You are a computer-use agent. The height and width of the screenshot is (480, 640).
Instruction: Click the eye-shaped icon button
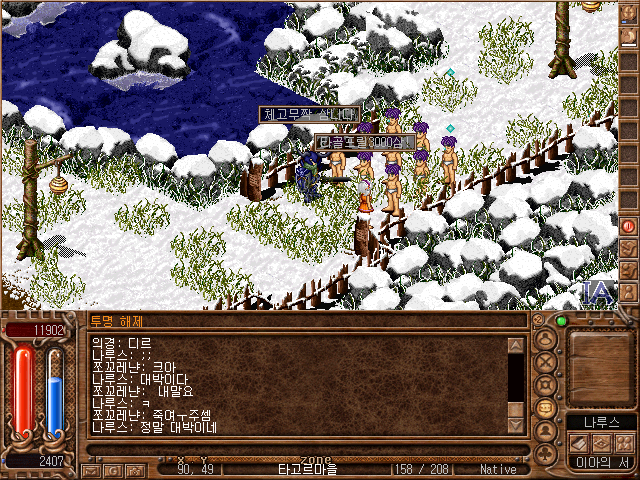click(601, 443)
